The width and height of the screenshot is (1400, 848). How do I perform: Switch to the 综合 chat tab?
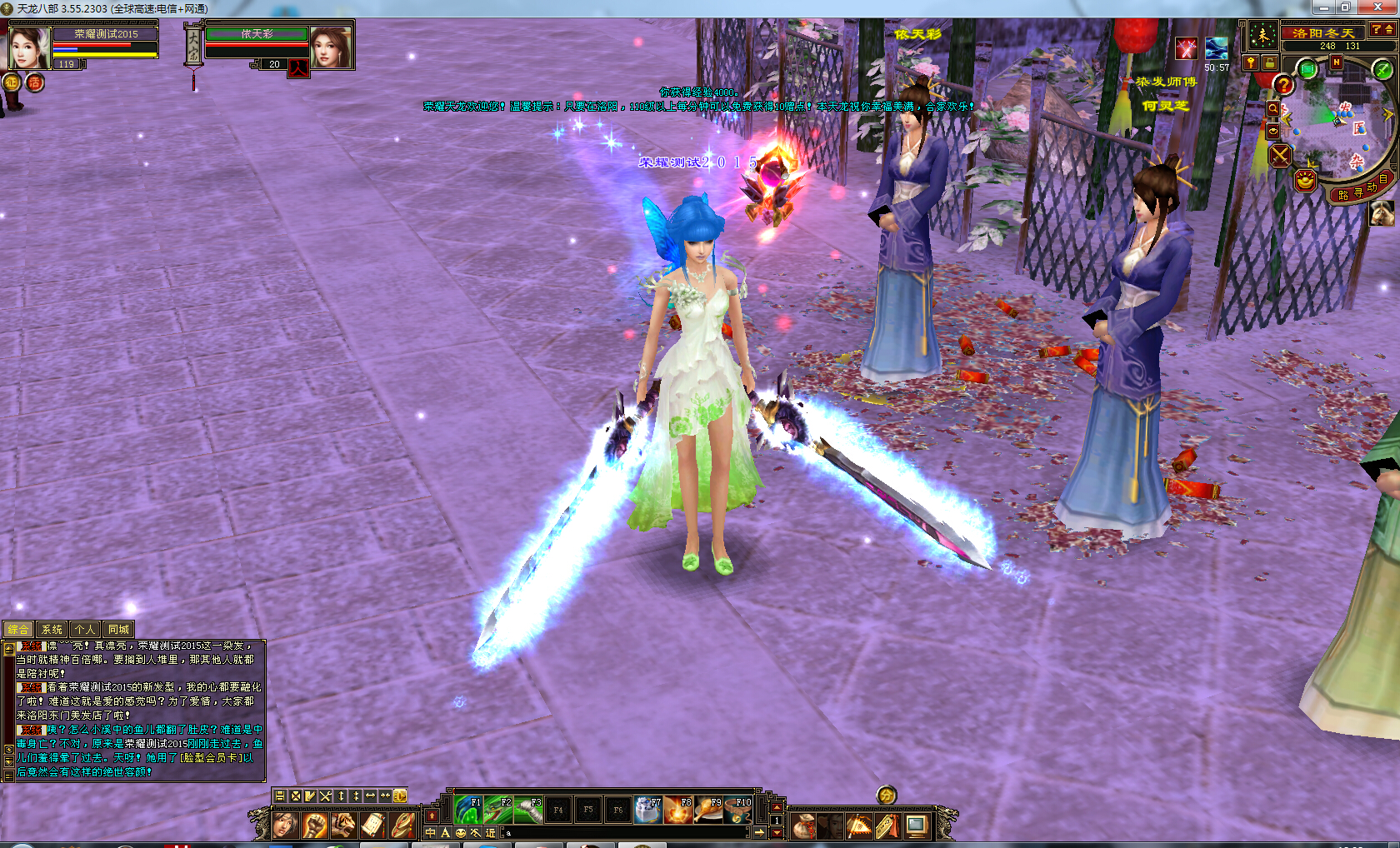(x=18, y=630)
